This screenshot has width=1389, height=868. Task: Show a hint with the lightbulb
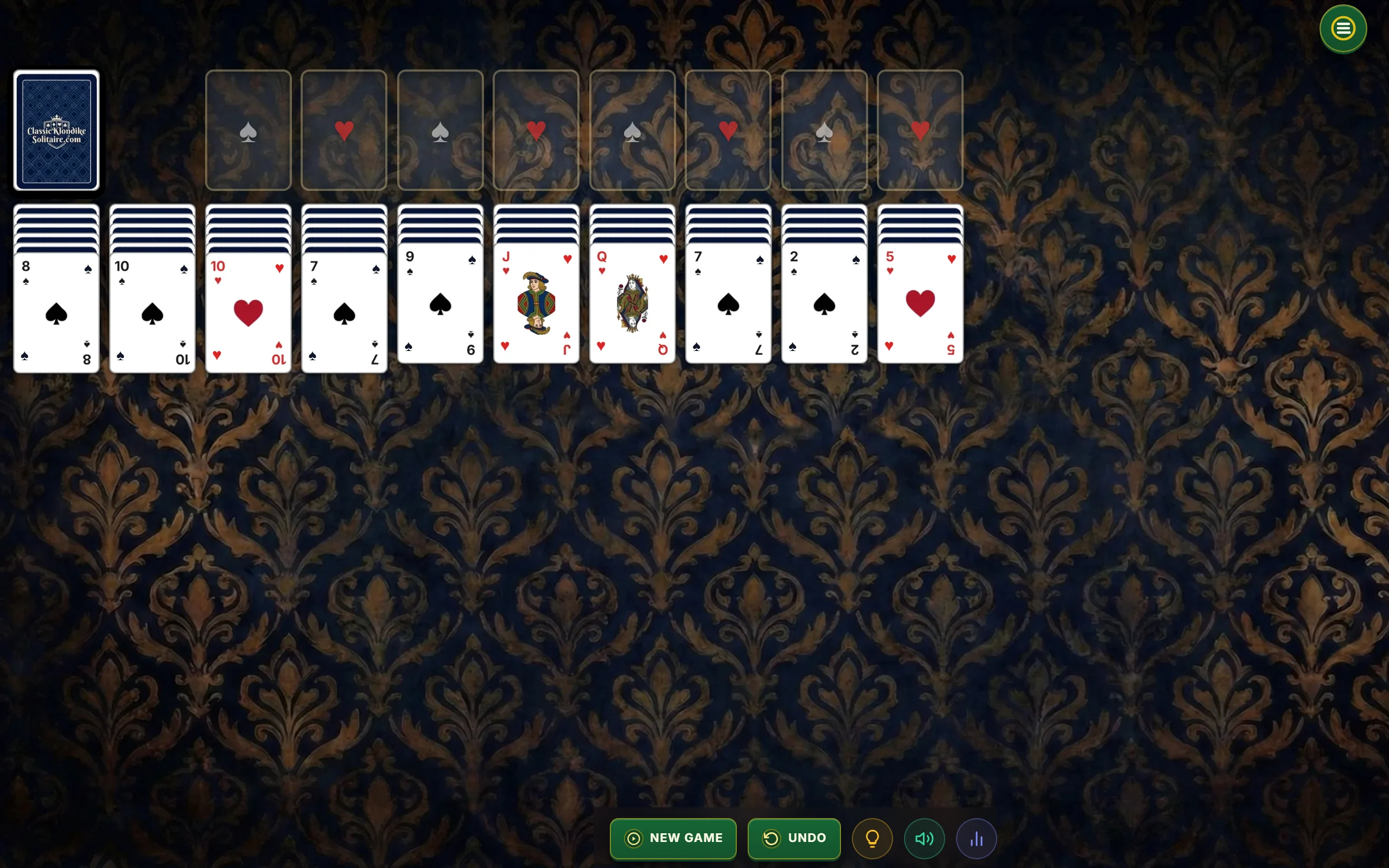click(x=872, y=839)
